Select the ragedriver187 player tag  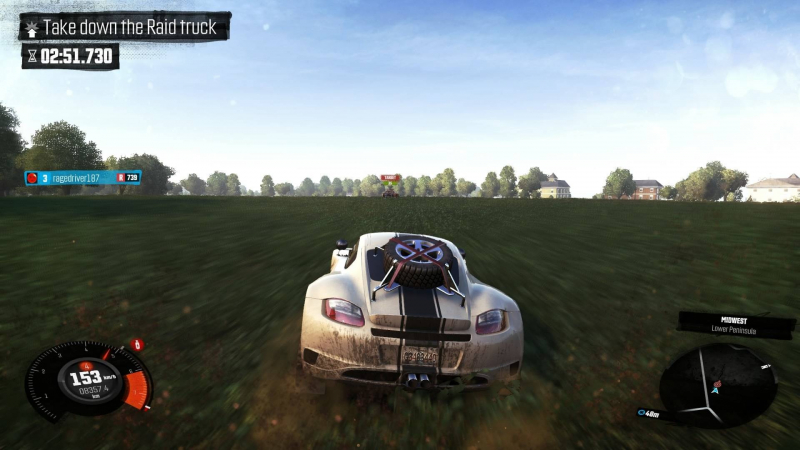[x=82, y=178]
